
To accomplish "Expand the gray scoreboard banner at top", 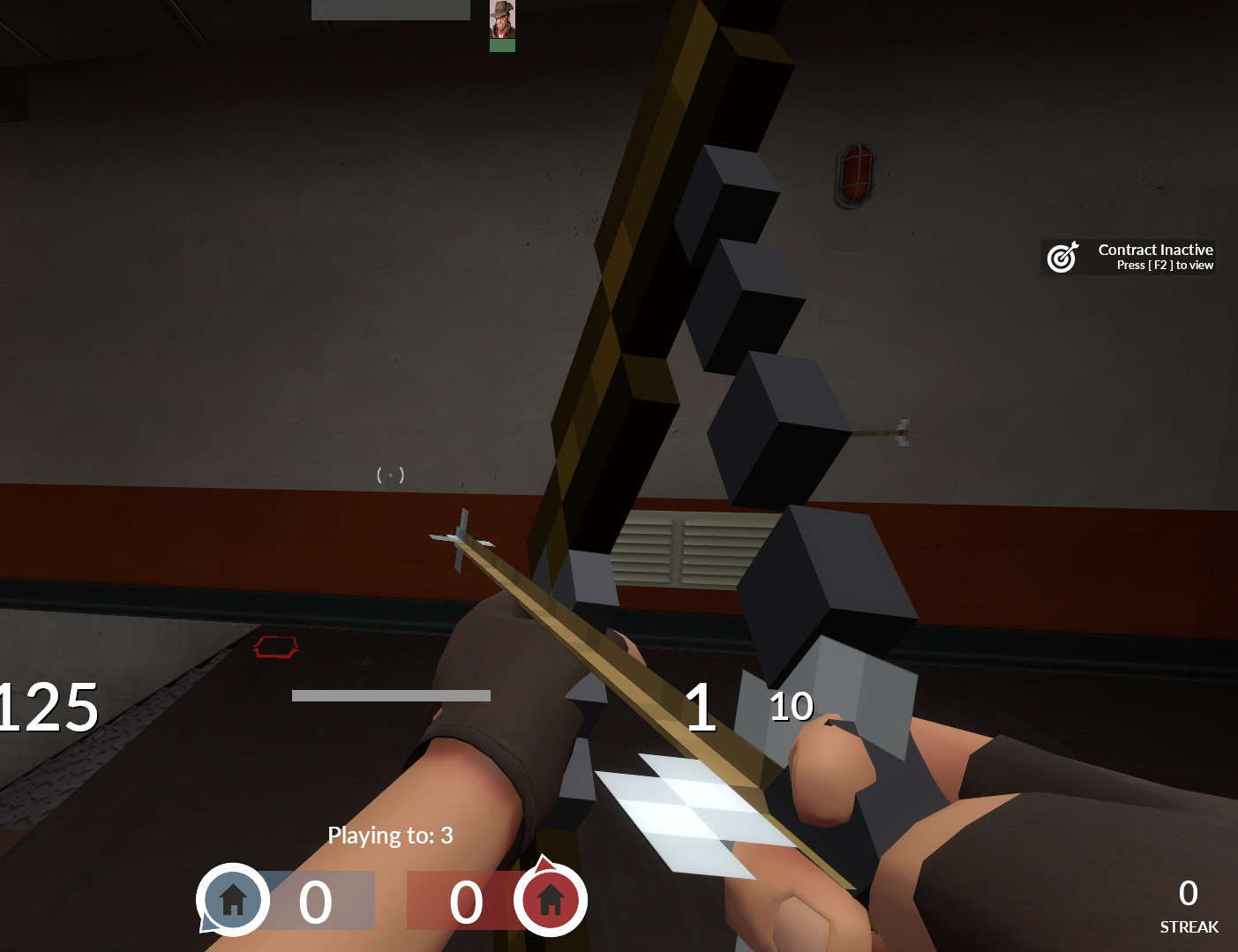I will click(x=389, y=10).
